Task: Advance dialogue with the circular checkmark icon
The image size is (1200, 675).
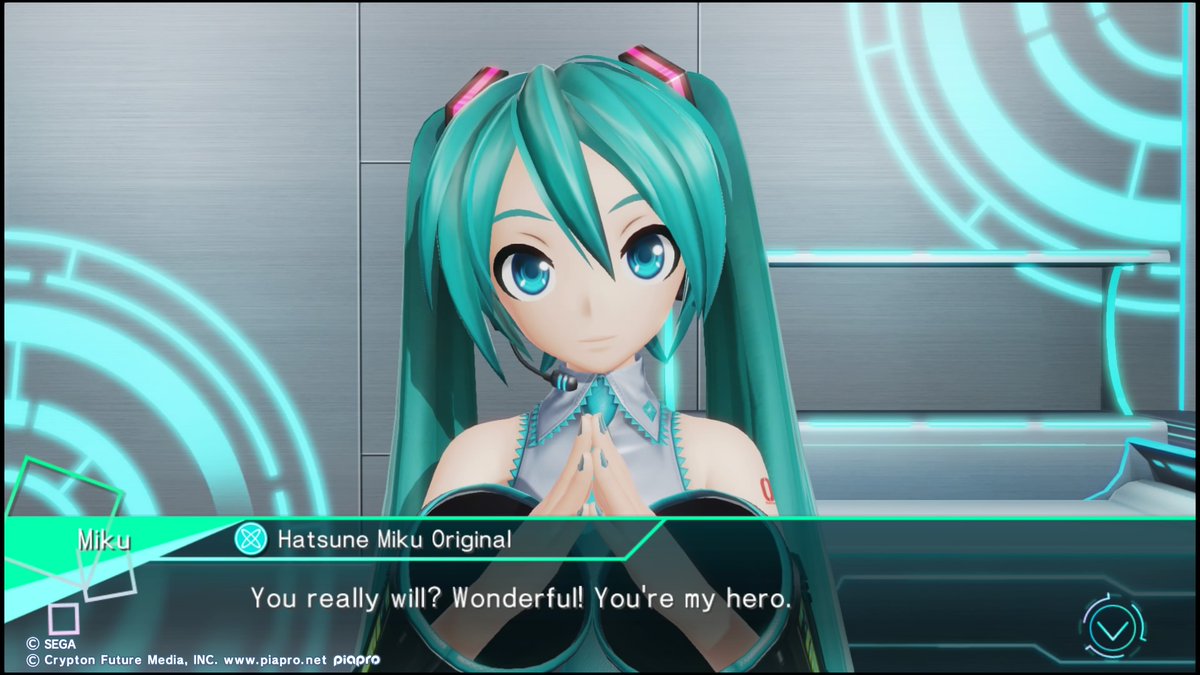Action: [x=1113, y=628]
